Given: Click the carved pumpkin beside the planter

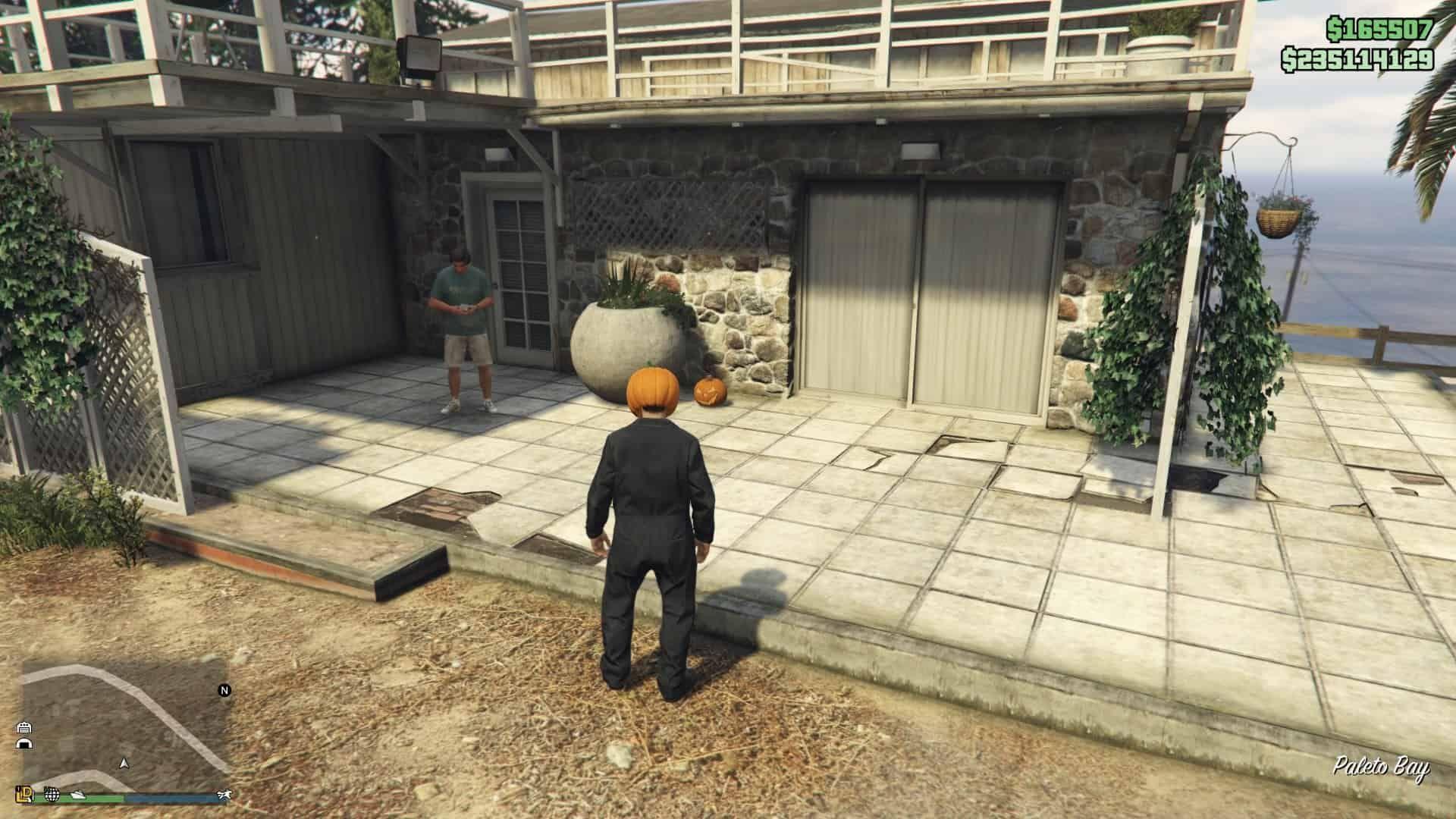Looking at the screenshot, I should point(710,393).
